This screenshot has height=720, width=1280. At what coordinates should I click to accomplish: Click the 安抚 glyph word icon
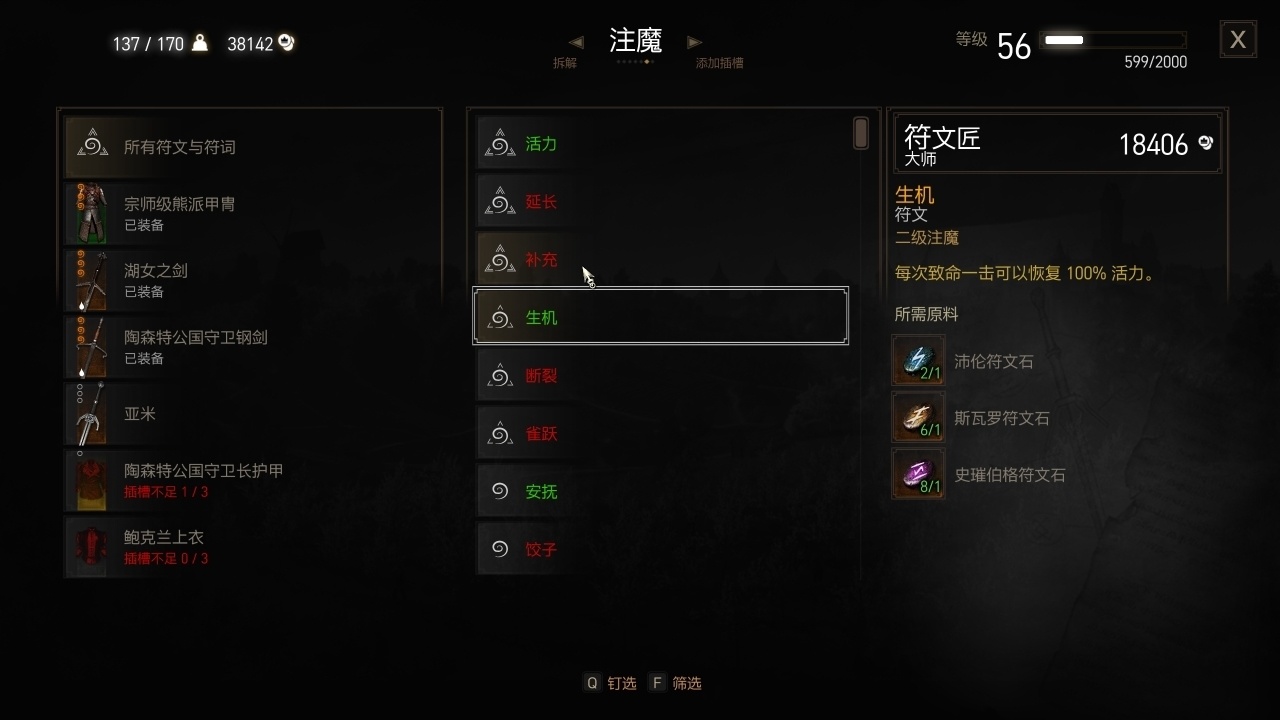tap(499, 491)
